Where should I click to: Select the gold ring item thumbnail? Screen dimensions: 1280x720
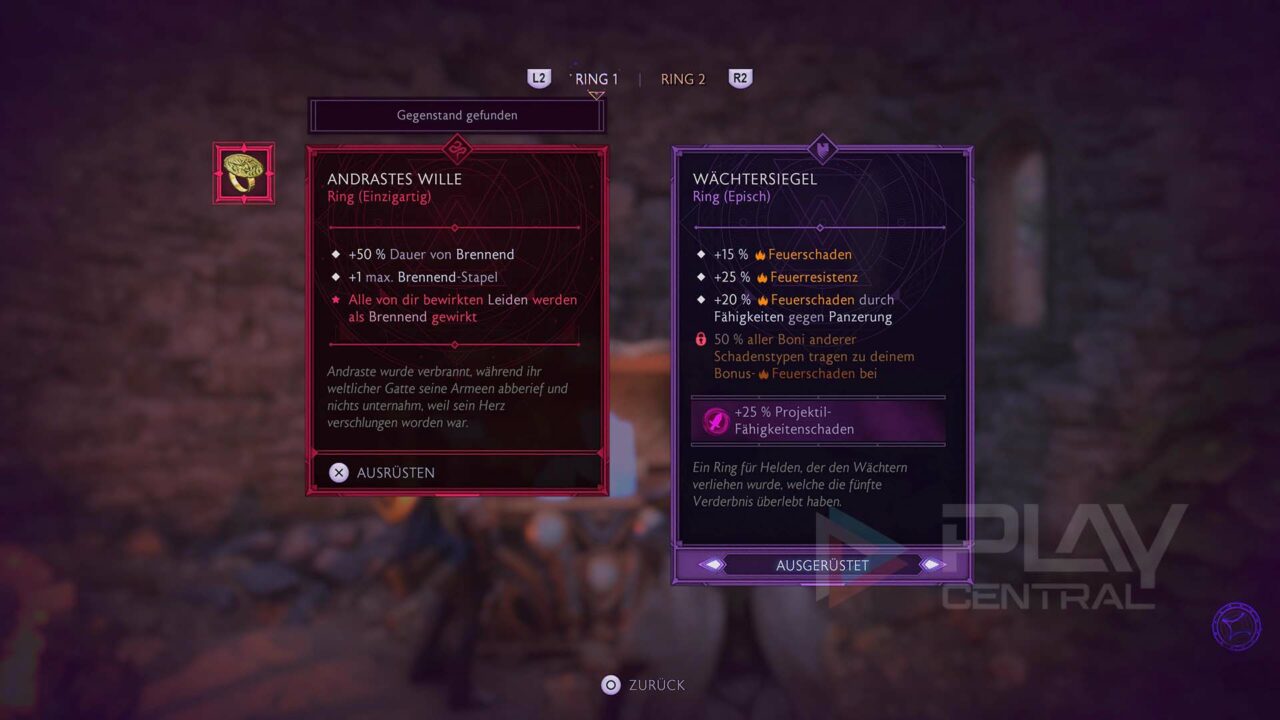(244, 173)
